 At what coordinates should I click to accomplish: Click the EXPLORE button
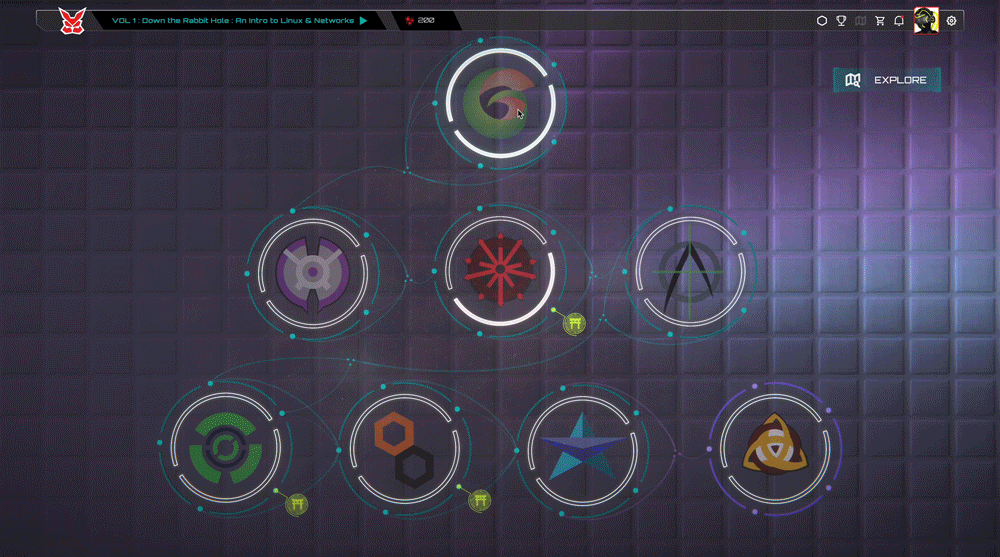pyautogui.click(x=886, y=80)
